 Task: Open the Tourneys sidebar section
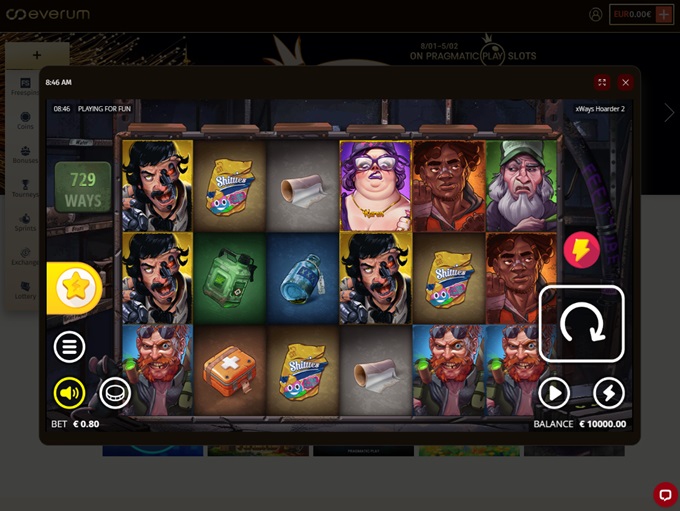25,188
